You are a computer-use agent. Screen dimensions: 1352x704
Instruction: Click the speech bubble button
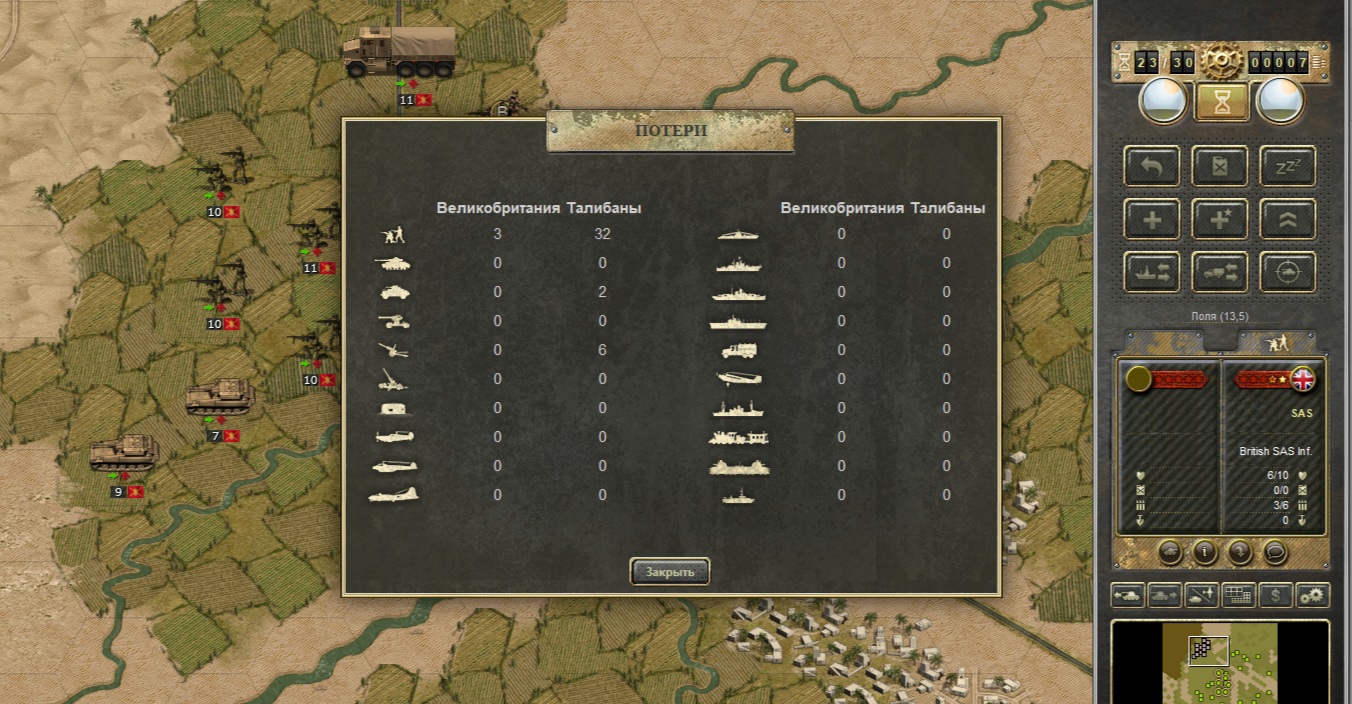pos(1274,551)
